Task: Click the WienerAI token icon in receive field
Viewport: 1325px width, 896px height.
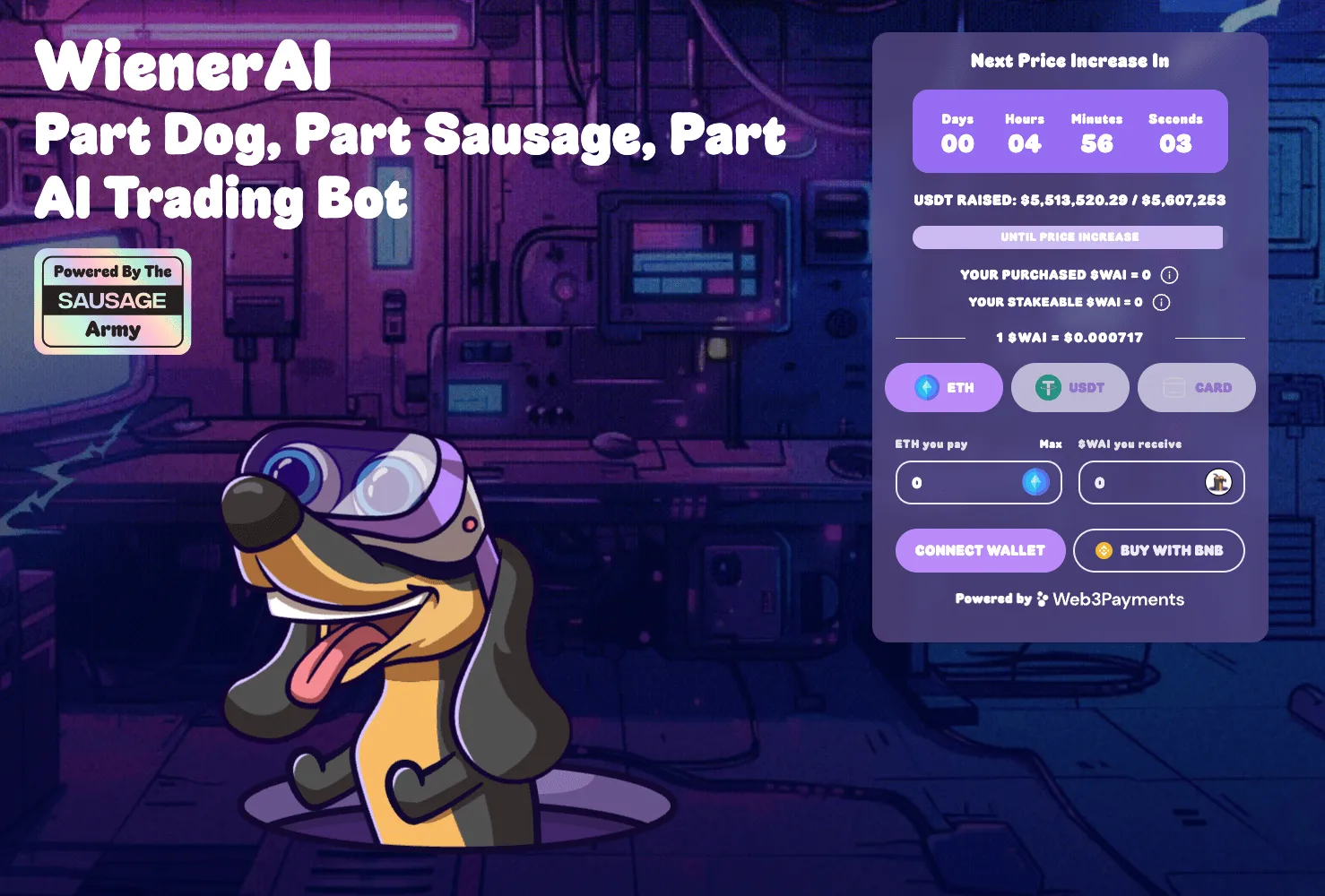Action: click(x=1219, y=482)
